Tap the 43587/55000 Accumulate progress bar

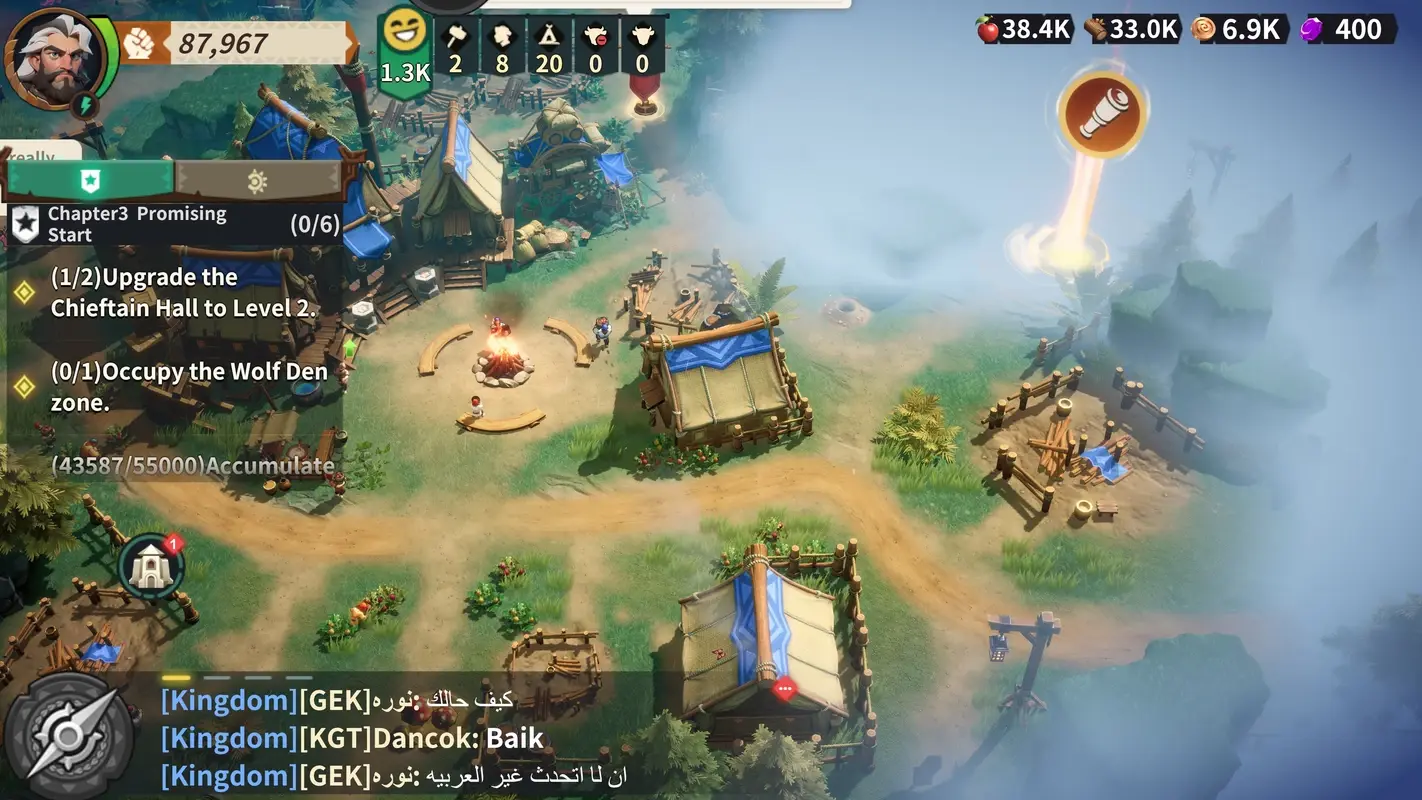point(190,466)
